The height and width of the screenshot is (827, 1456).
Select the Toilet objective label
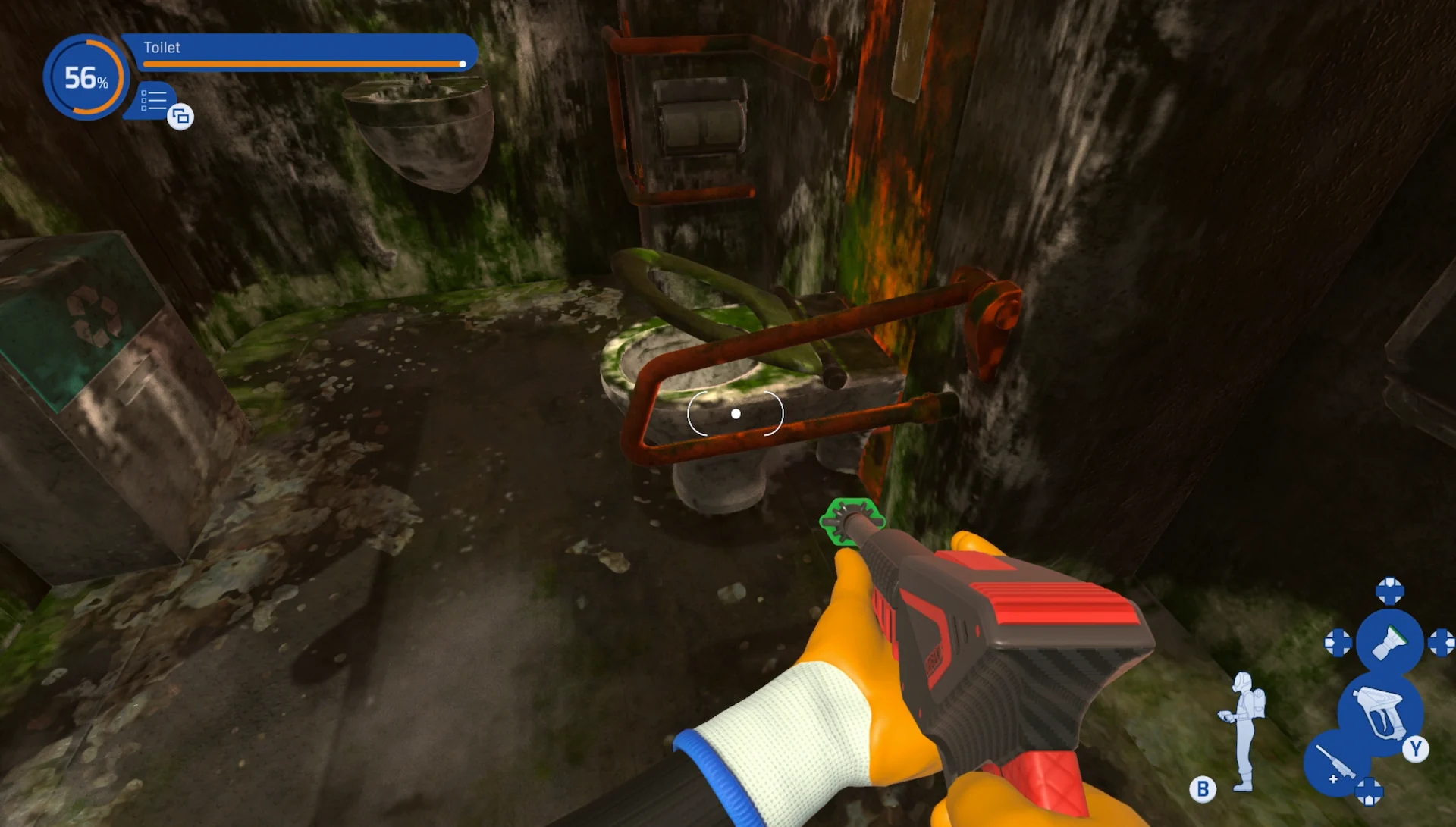coord(162,48)
